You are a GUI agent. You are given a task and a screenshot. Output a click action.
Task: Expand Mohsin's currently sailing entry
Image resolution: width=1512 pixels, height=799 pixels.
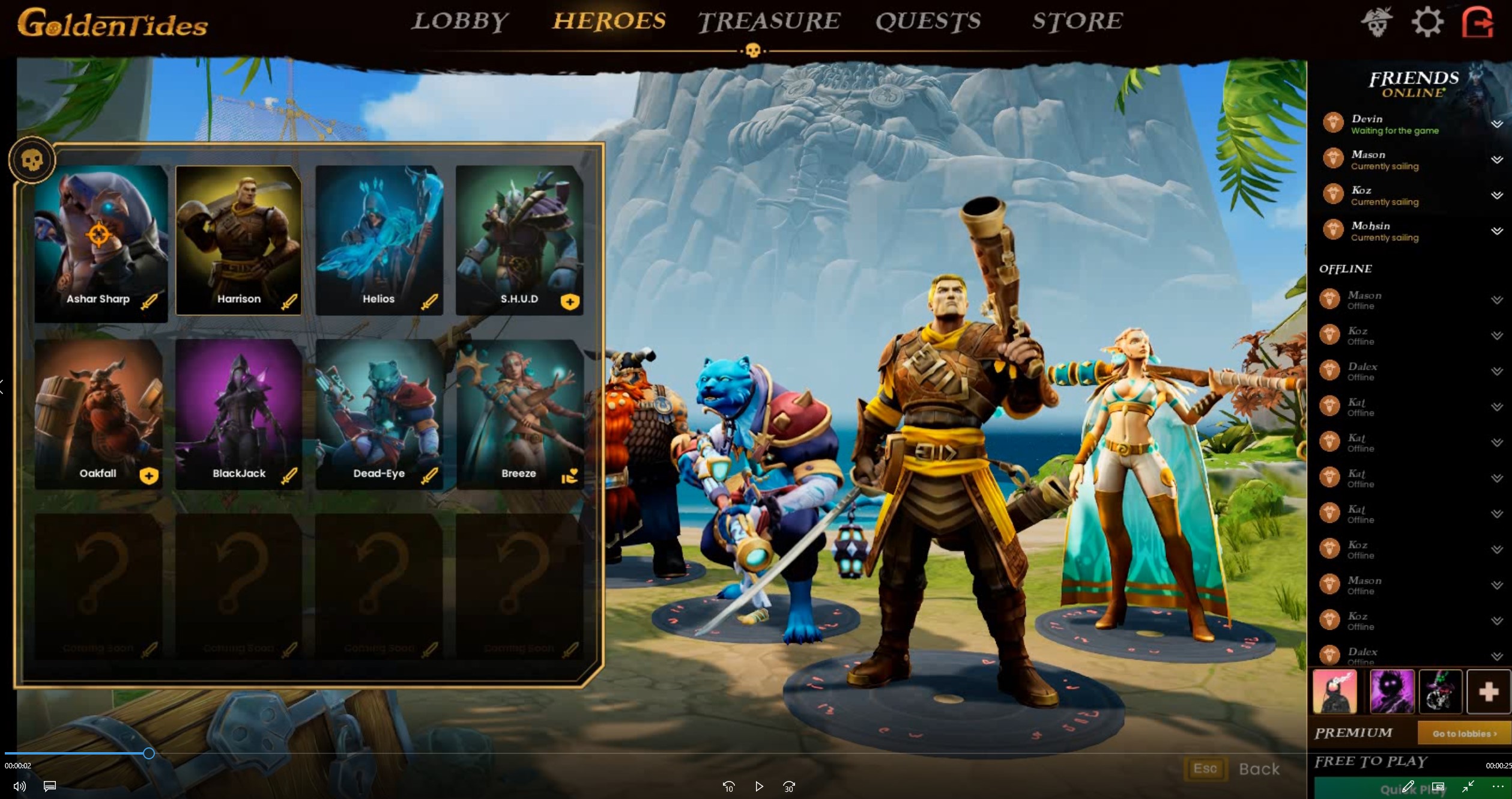(1497, 231)
